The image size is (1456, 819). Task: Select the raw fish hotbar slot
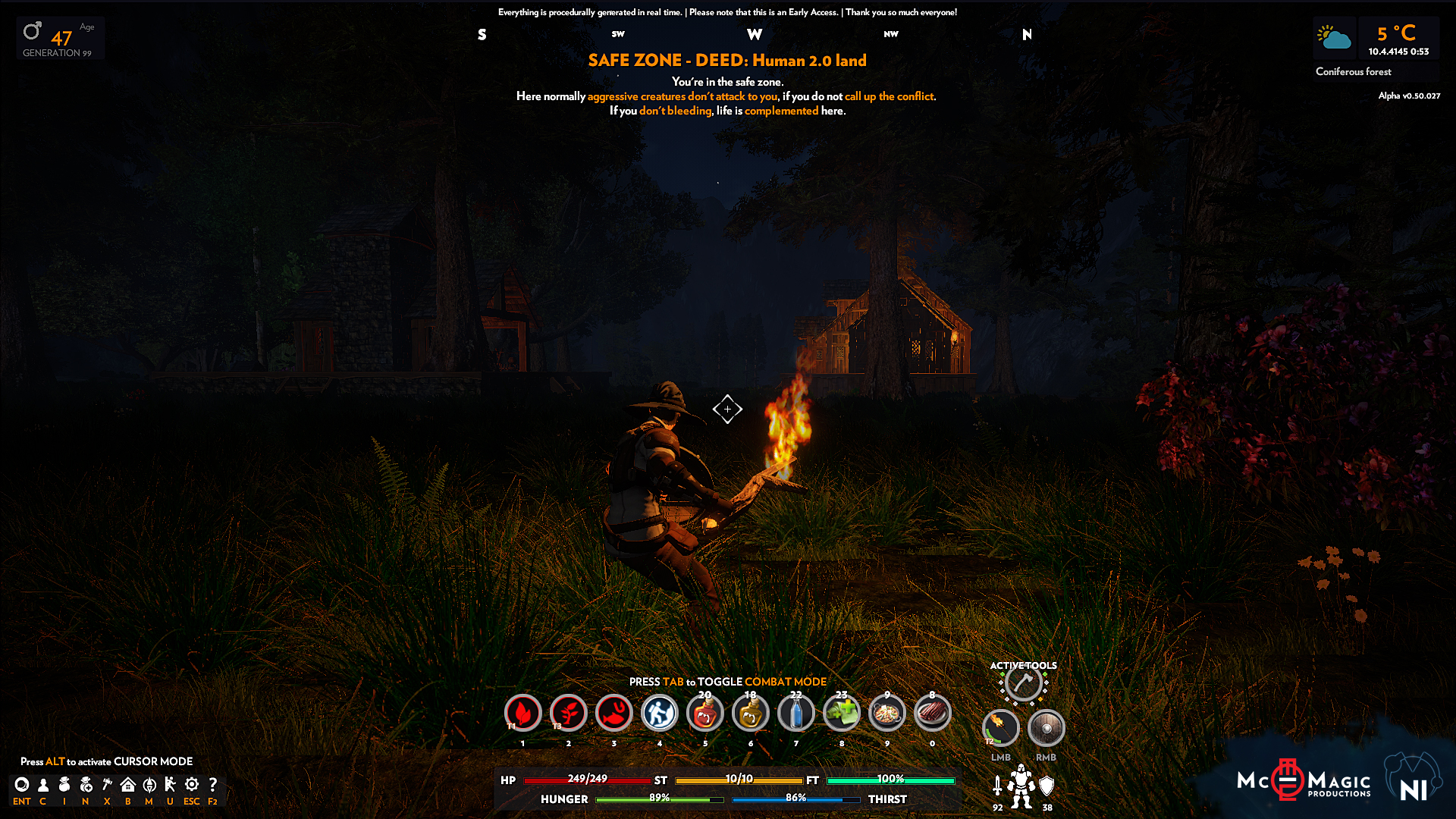[x=614, y=714]
